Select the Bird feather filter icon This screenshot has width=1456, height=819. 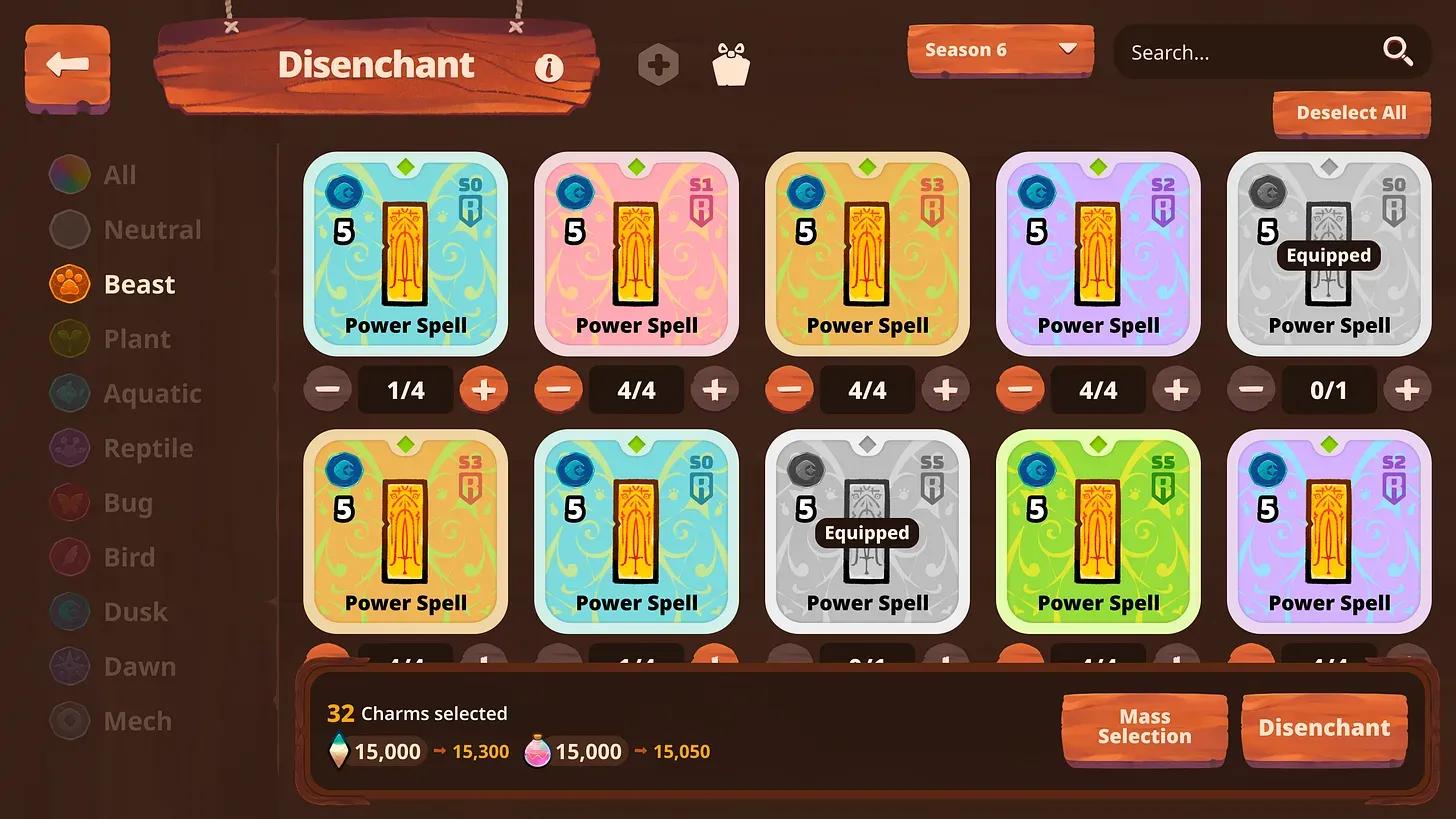coord(69,557)
